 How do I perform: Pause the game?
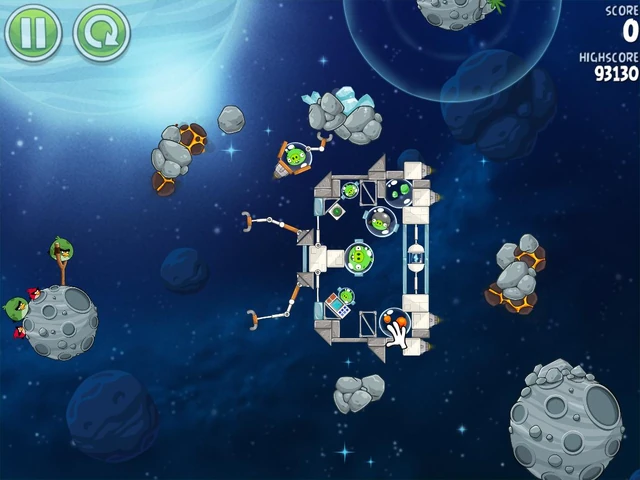point(33,32)
